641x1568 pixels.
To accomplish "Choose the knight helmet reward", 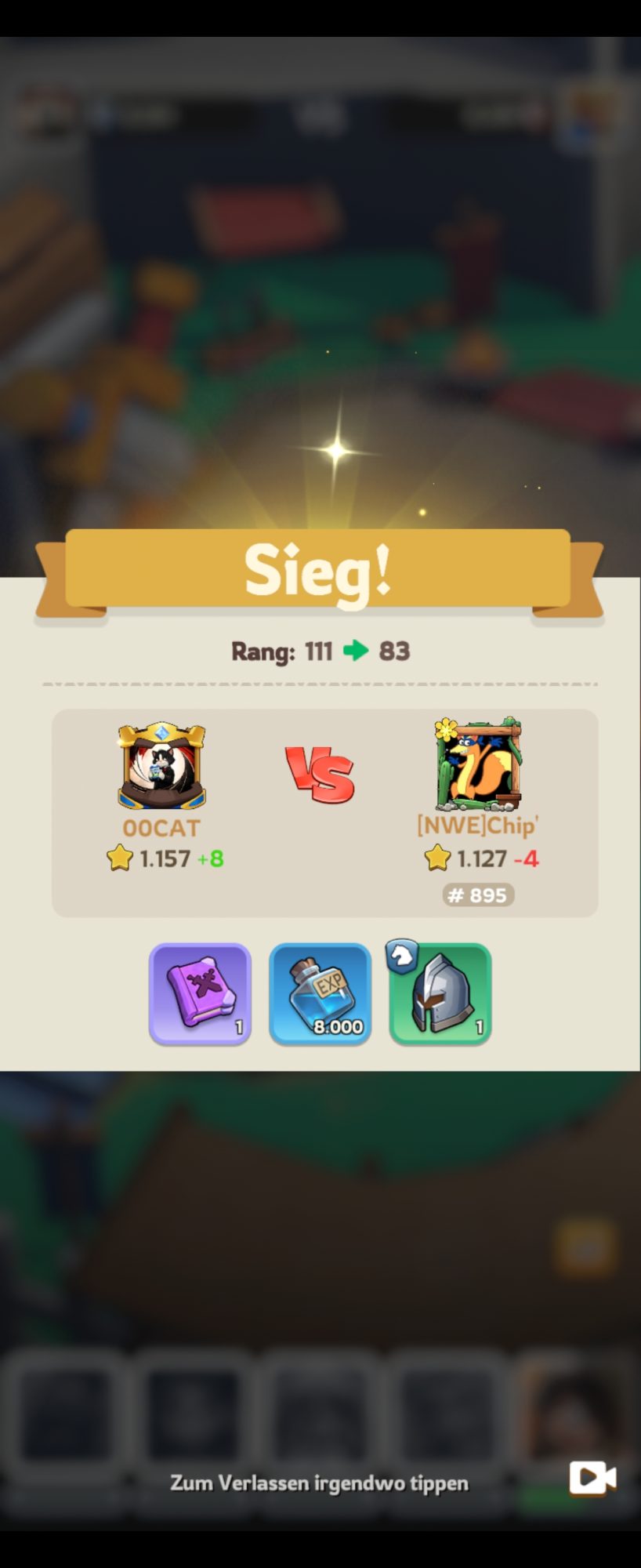I will coord(440,993).
